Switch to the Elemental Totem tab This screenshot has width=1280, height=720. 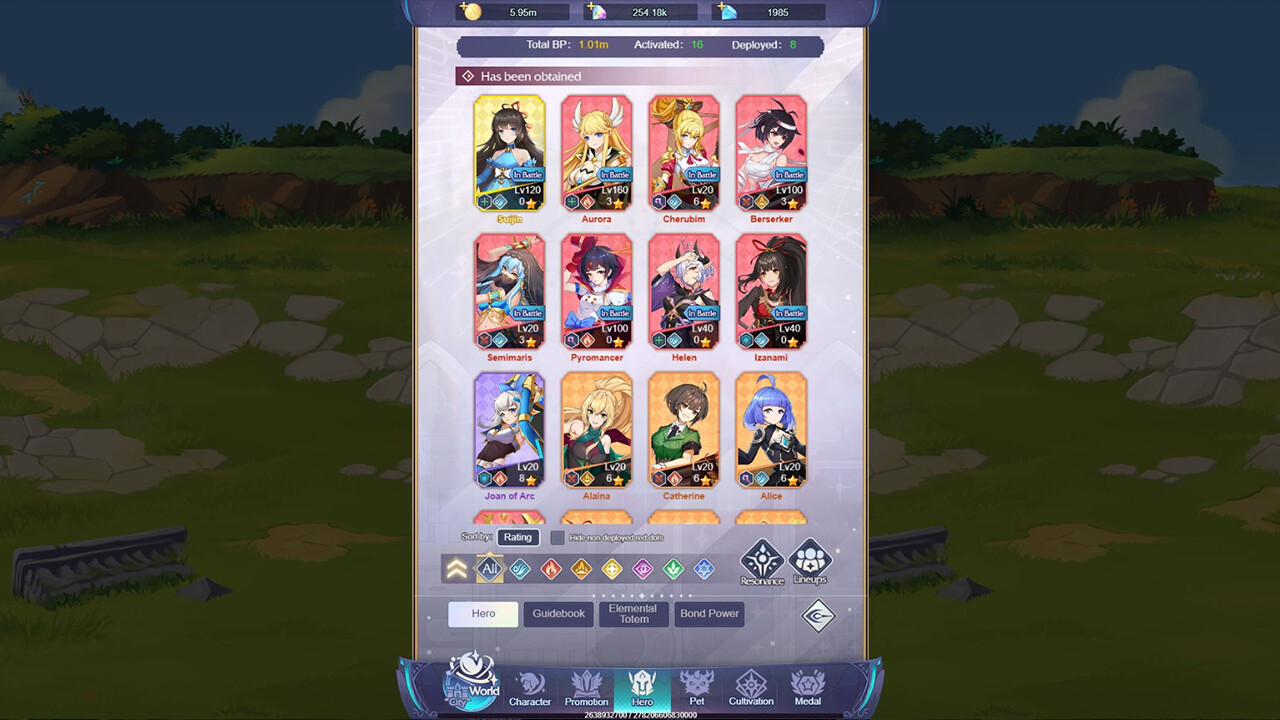(x=633, y=614)
